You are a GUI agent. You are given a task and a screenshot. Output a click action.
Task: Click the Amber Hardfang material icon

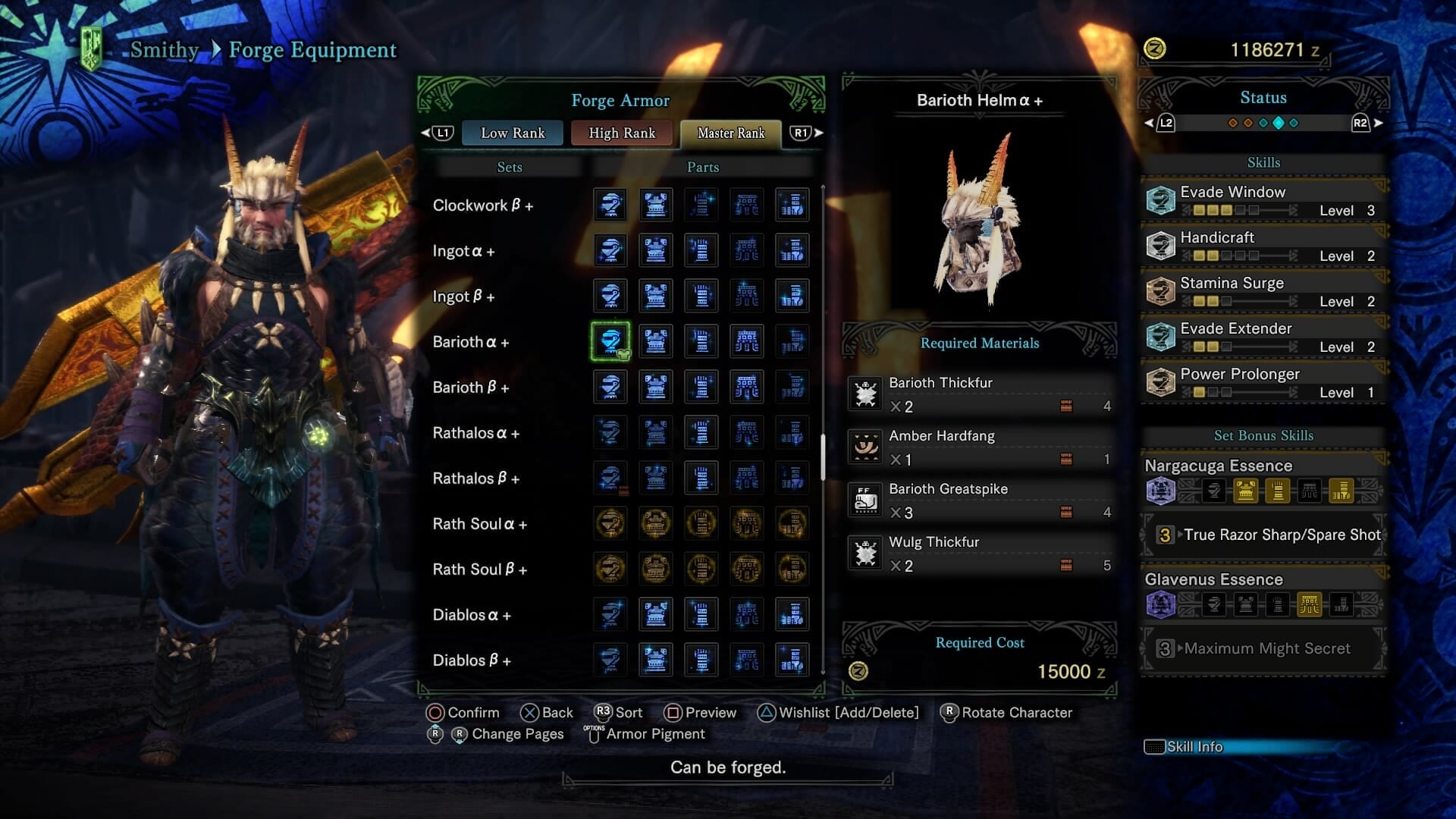864,447
